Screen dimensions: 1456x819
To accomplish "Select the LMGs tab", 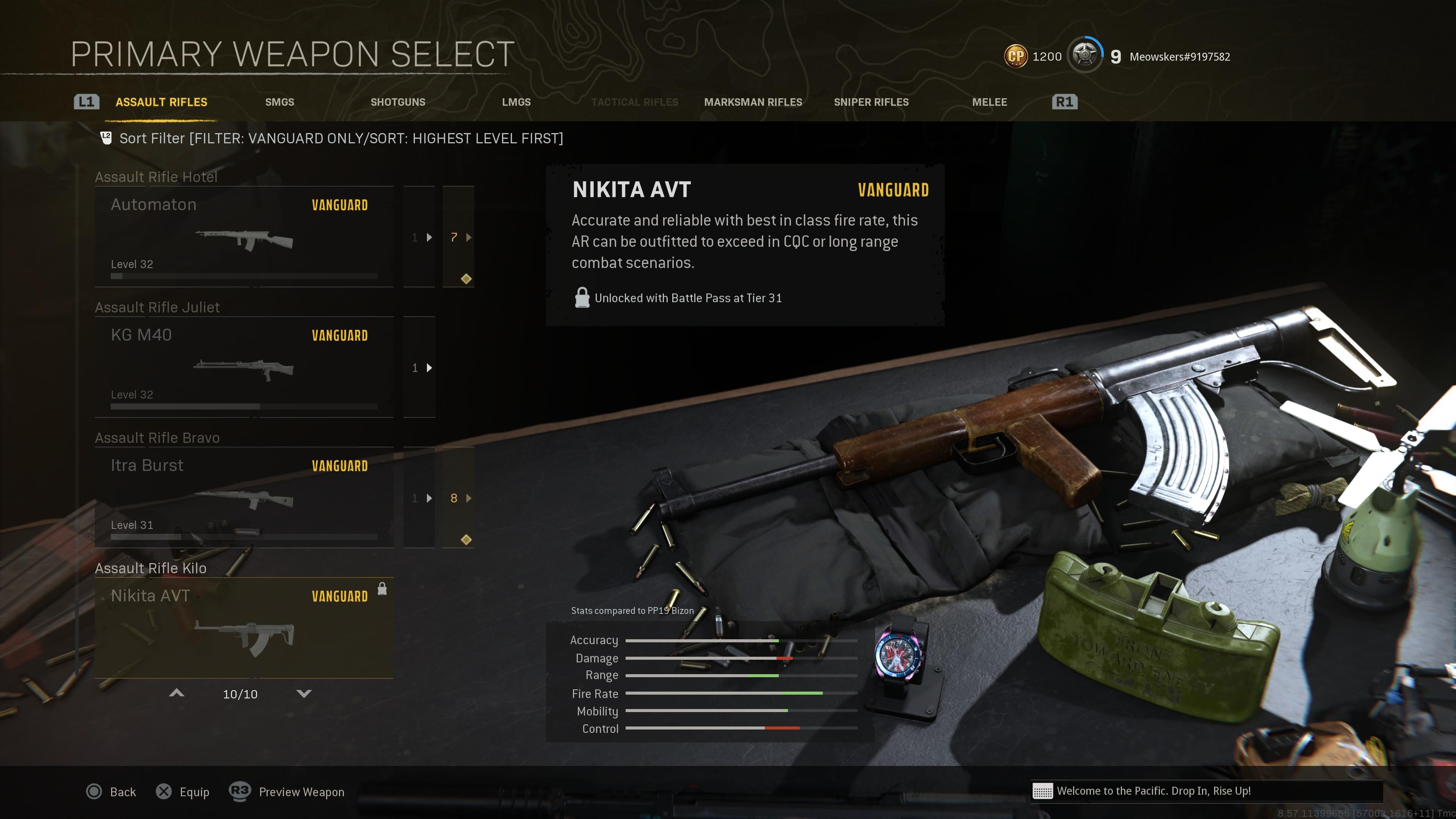I will 516,102.
